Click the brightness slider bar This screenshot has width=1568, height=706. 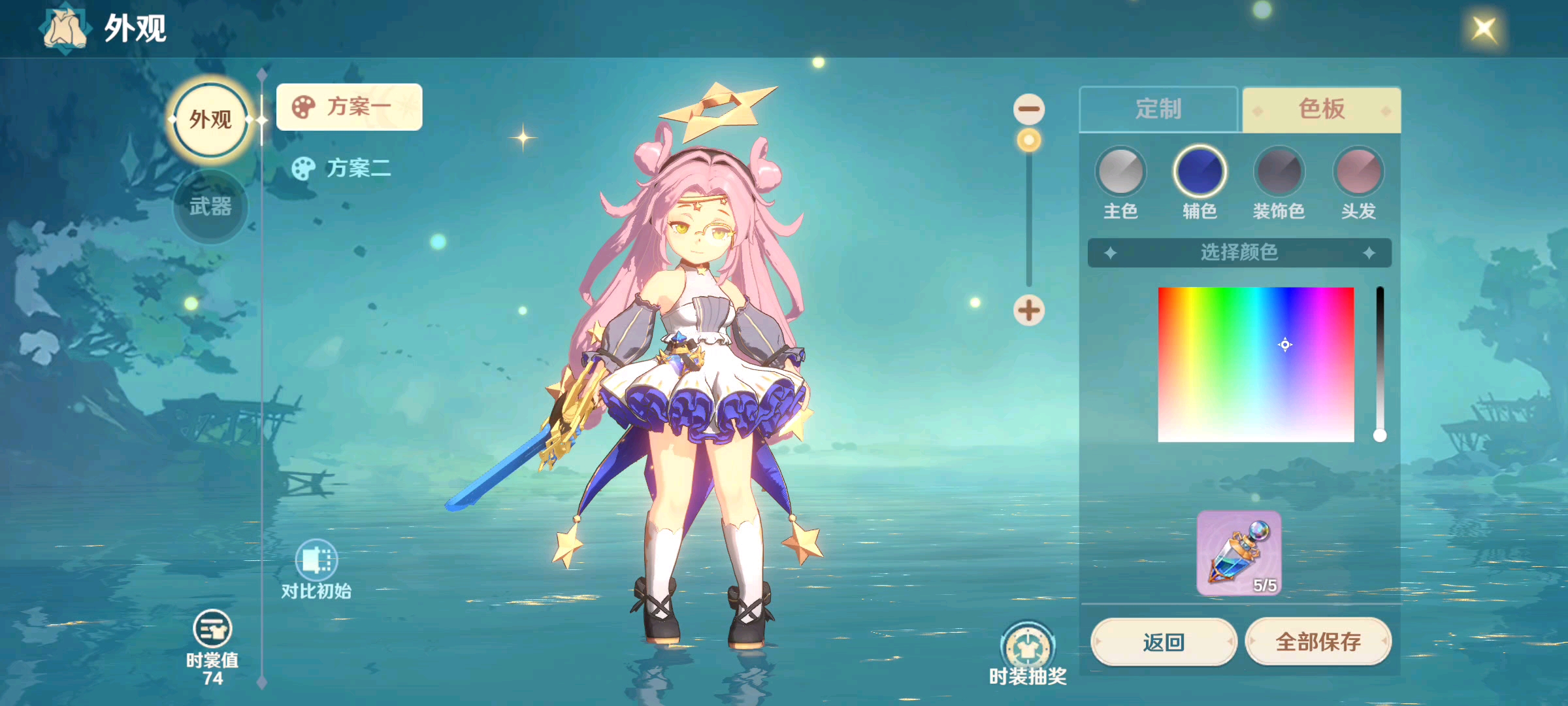pyautogui.click(x=1380, y=360)
